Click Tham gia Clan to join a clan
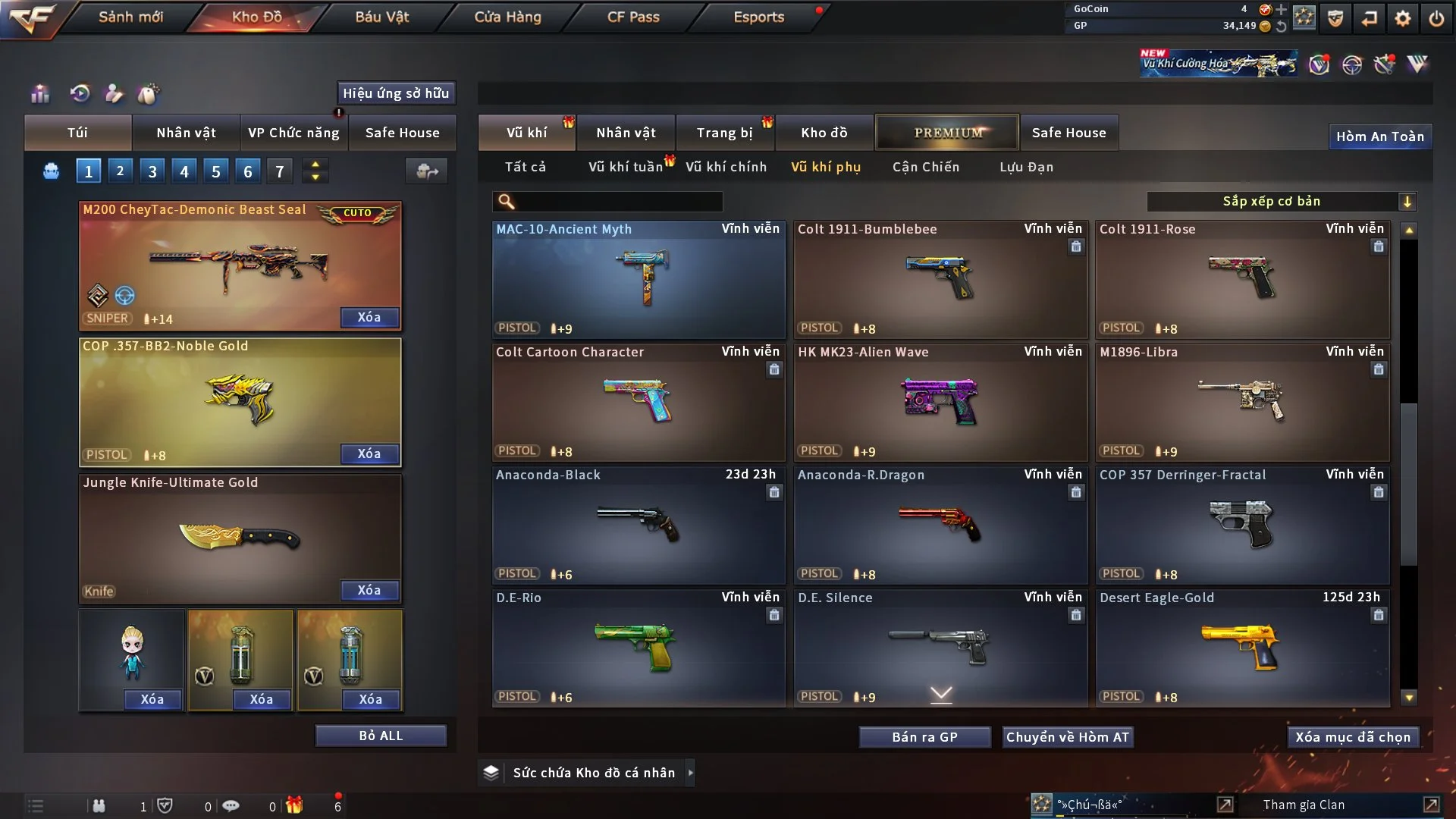 pyautogui.click(x=1304, y=805)
